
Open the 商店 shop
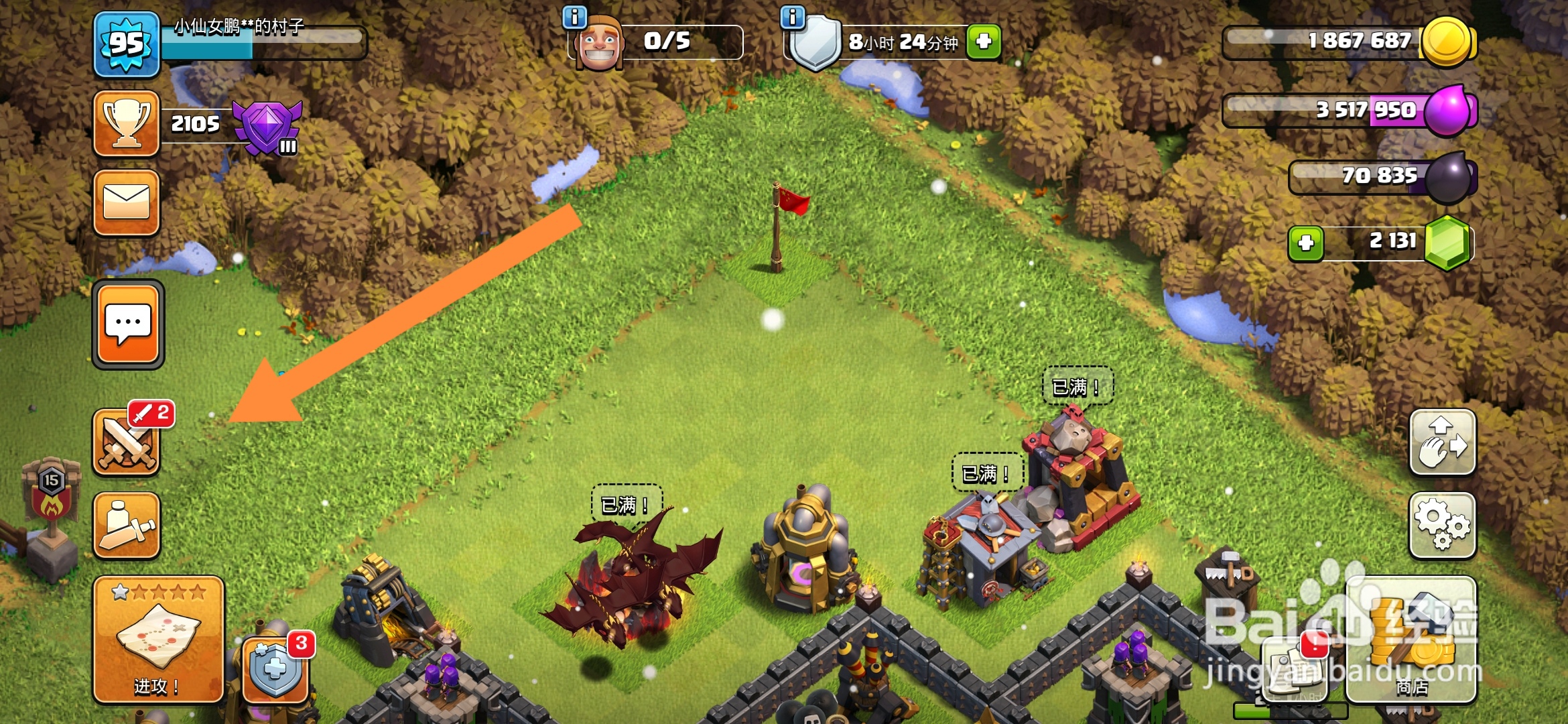point(1411,640)
